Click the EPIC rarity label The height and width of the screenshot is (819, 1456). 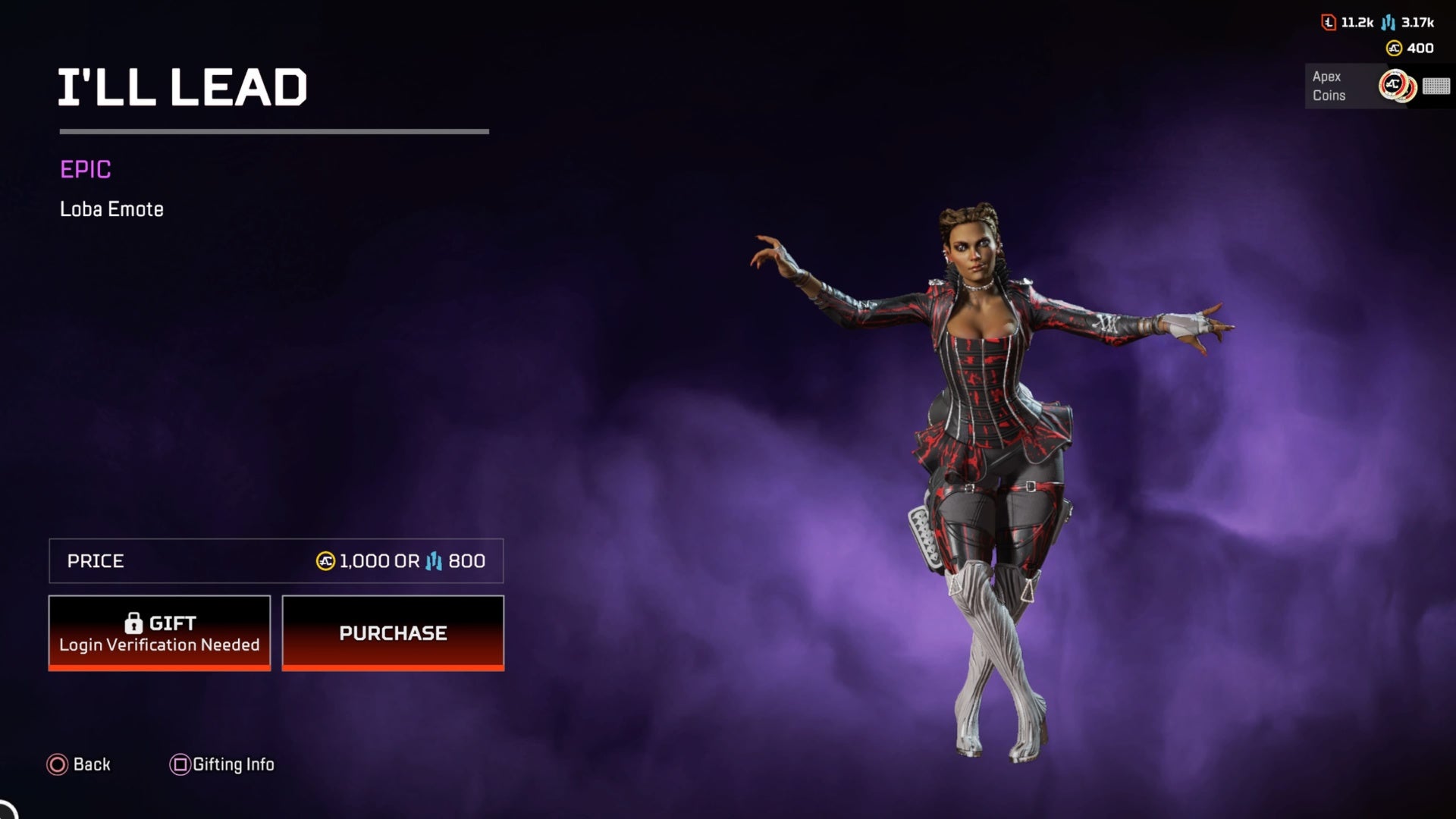(86, 171)
